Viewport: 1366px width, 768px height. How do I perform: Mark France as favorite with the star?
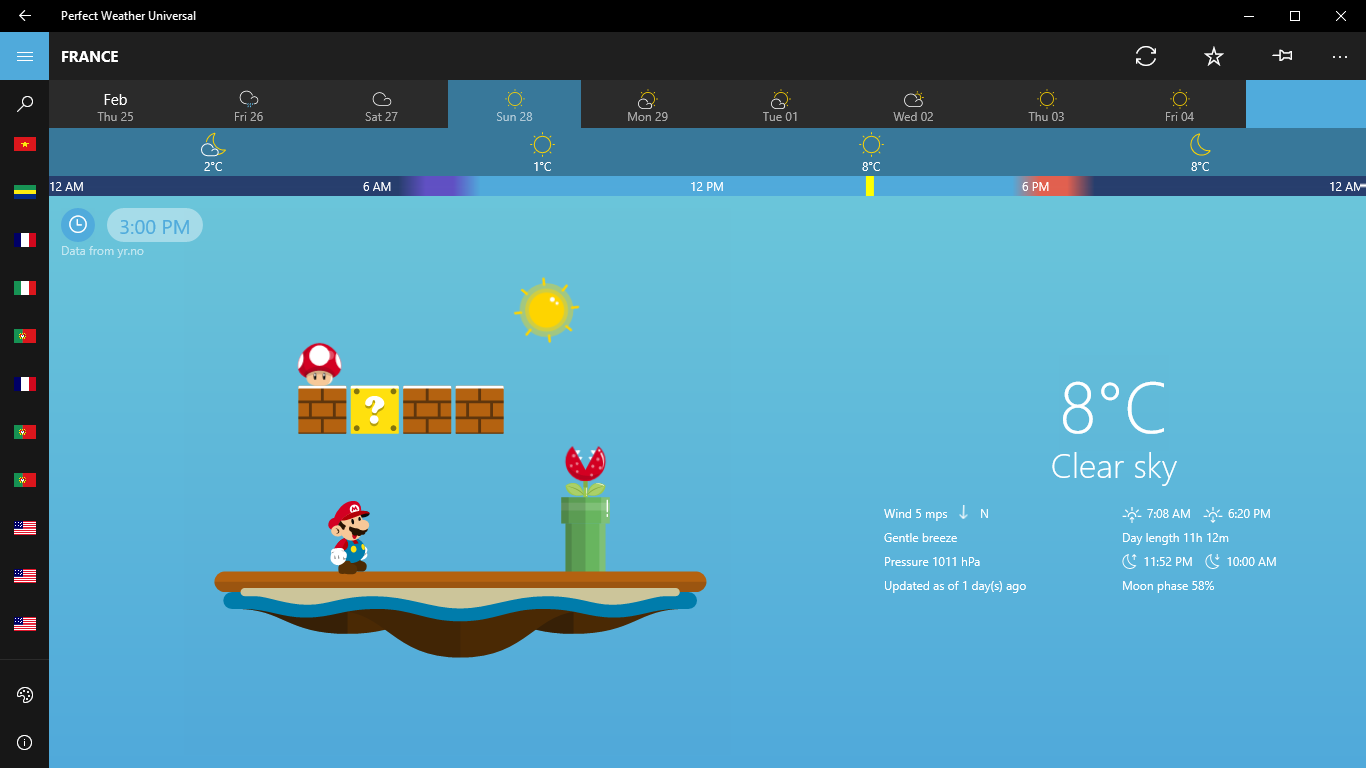click(x=1213, y=56)
